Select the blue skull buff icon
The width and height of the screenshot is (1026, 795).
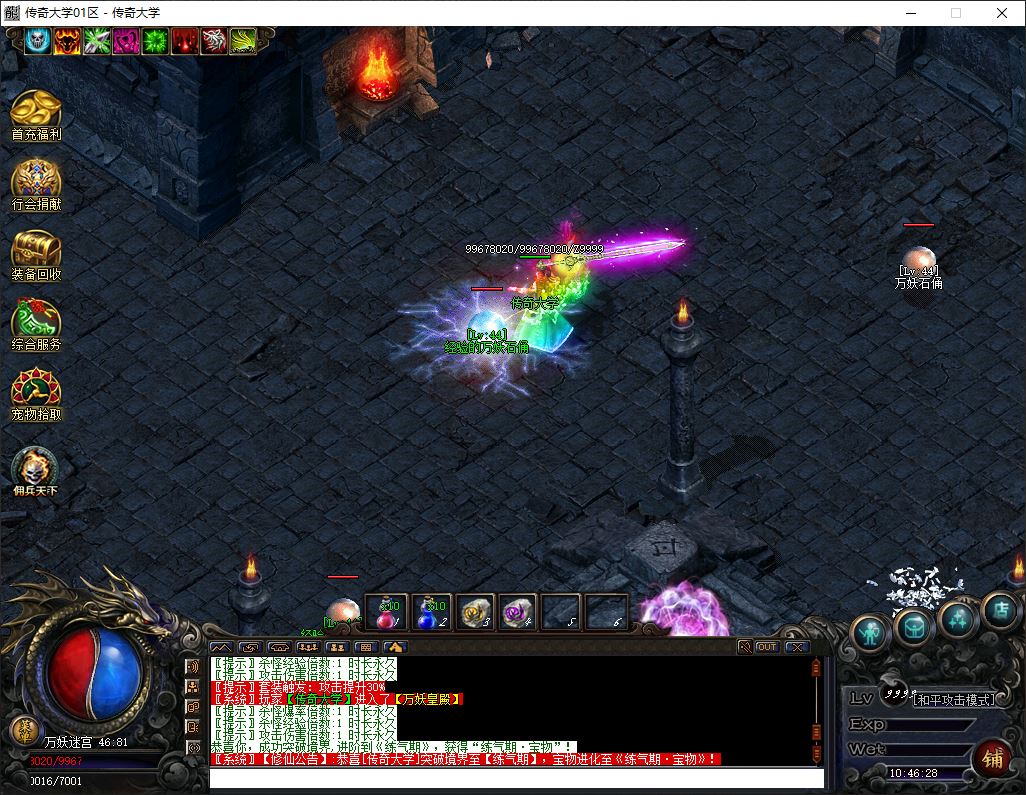[x=38, y=41]
